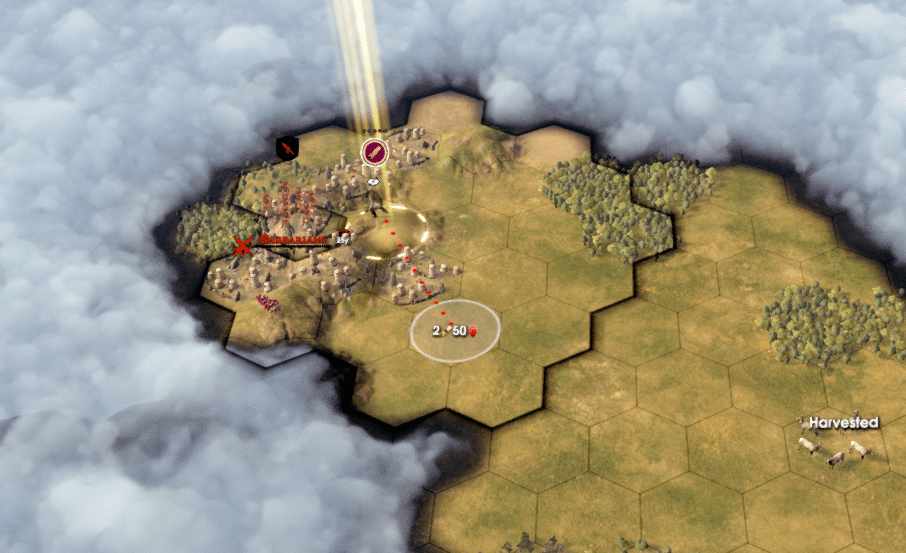Select the unit with the round club badge

[x=374, y=153]
